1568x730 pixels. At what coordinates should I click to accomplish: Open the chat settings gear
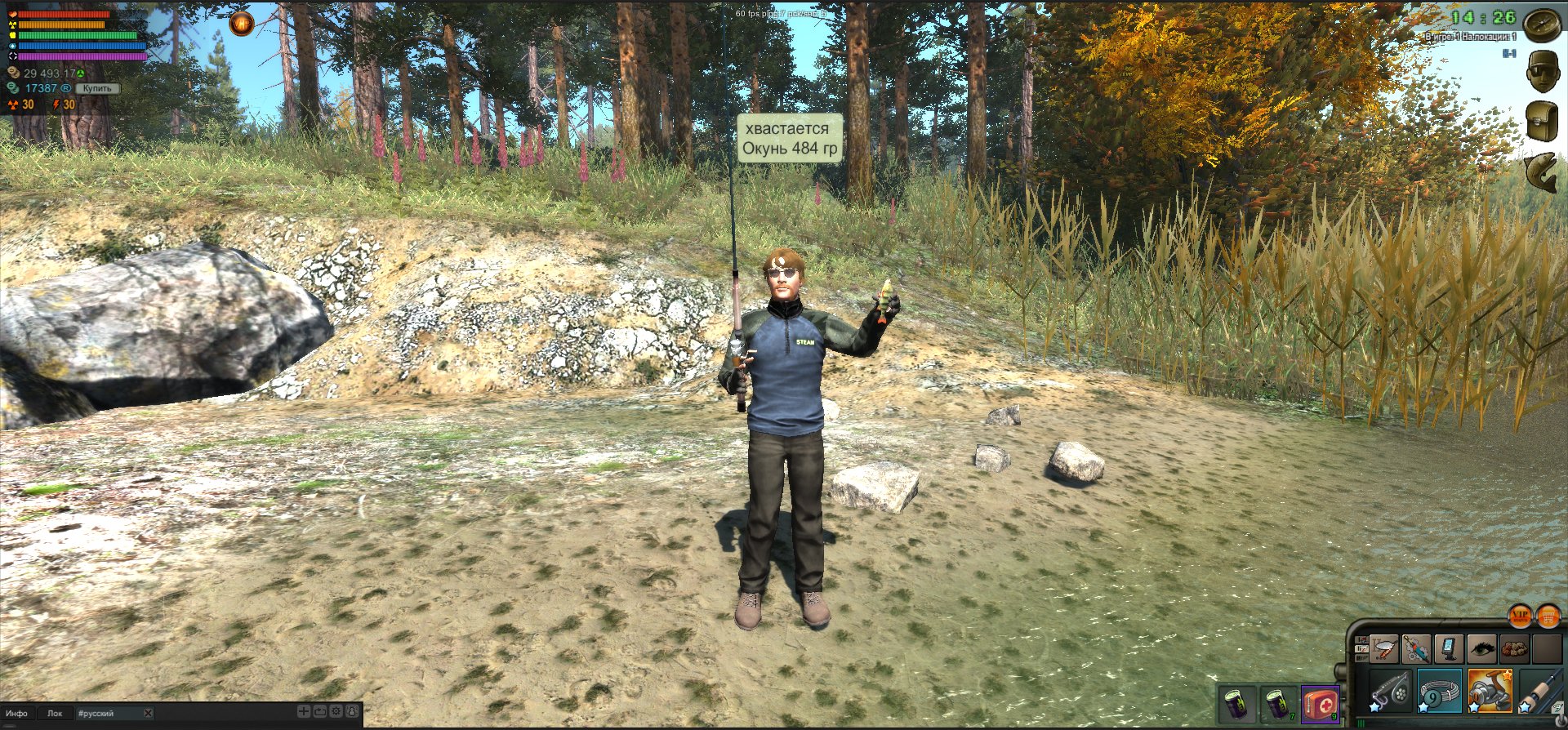[x=336, y=713]
